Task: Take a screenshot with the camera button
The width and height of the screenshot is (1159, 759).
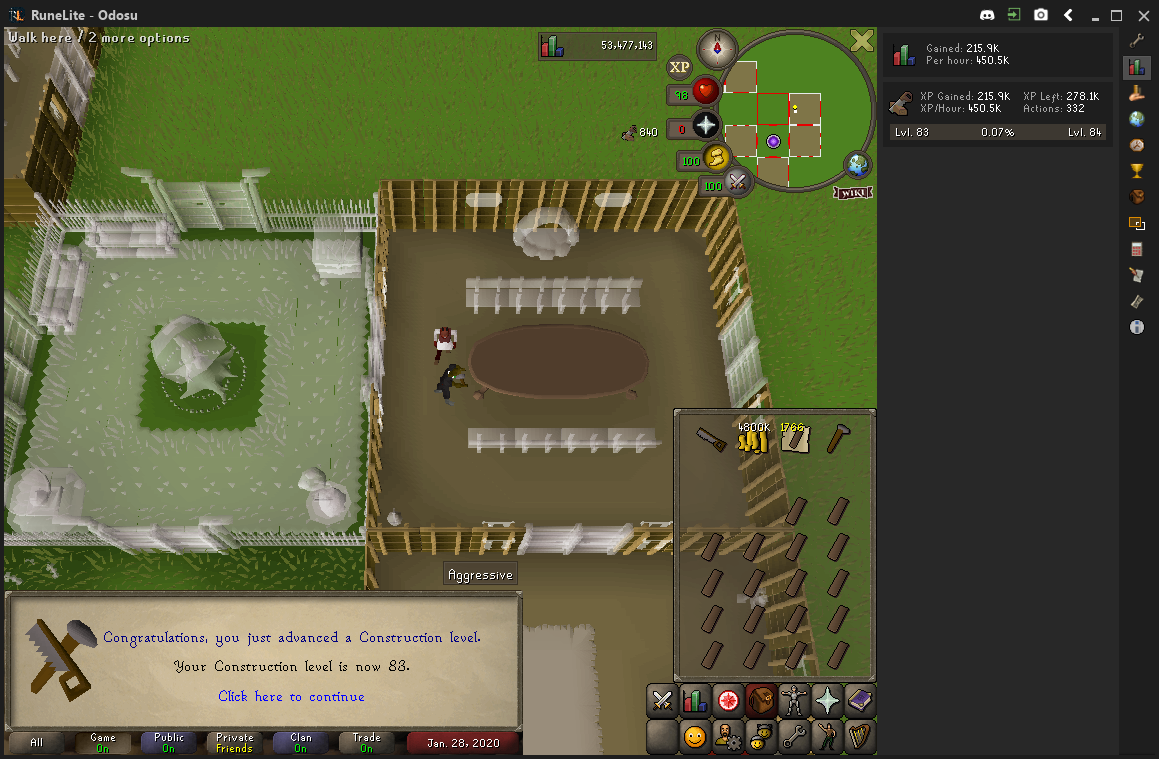Action: point(1041,15)
